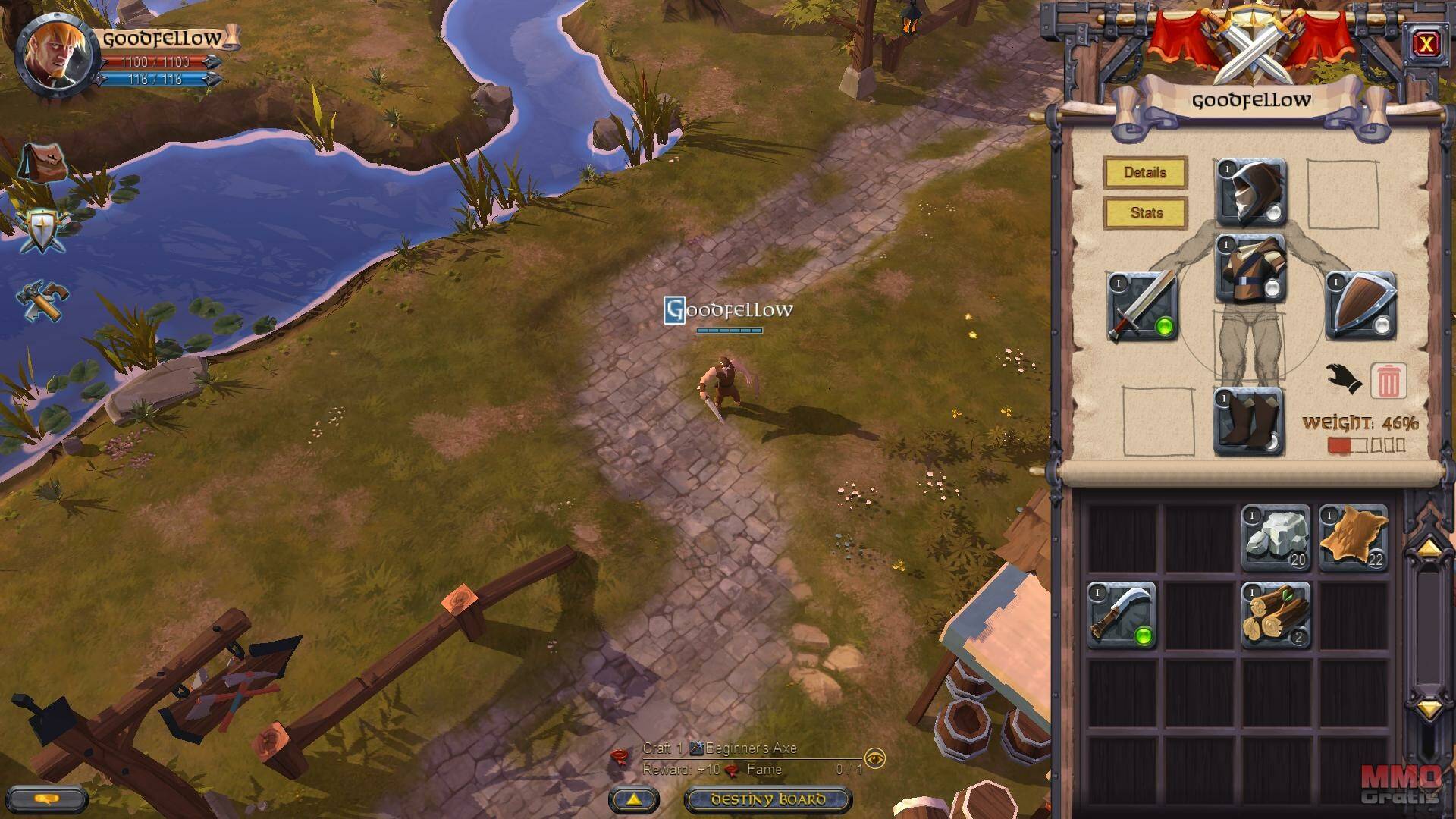Show the character Stats

point(1145,213)
